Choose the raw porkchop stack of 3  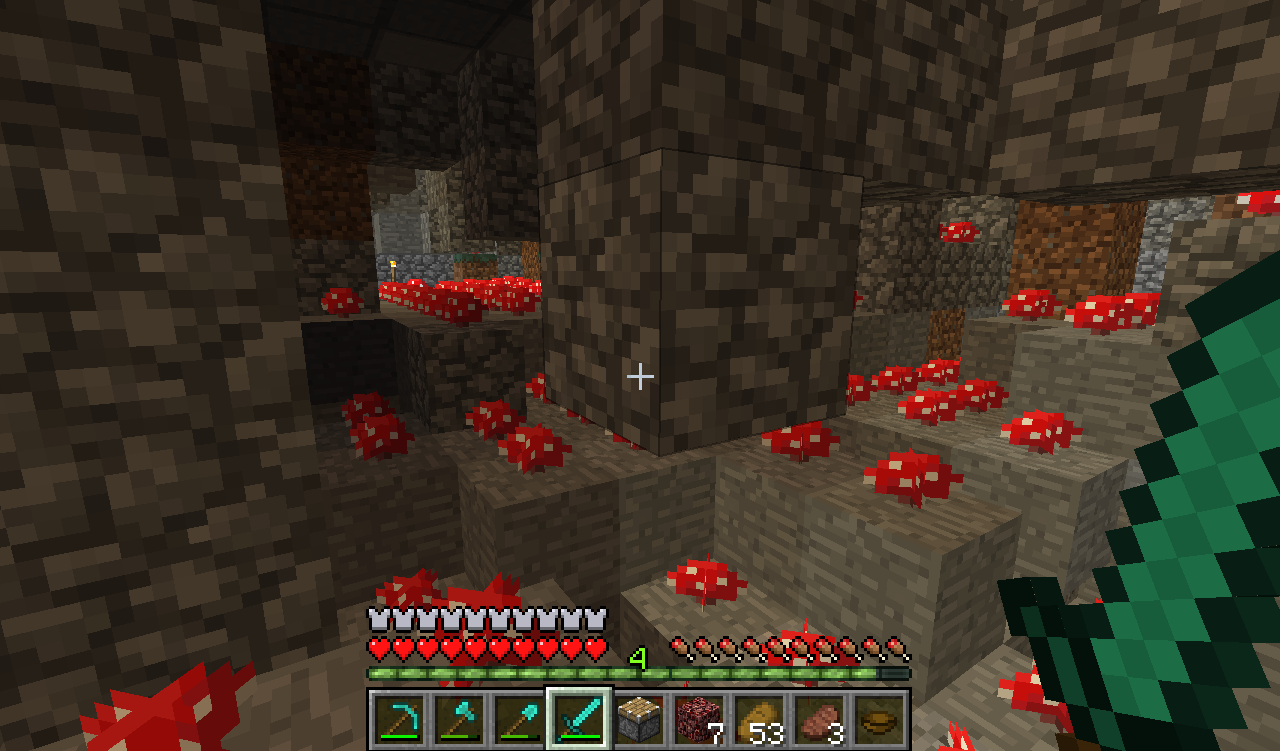[819, 718]
